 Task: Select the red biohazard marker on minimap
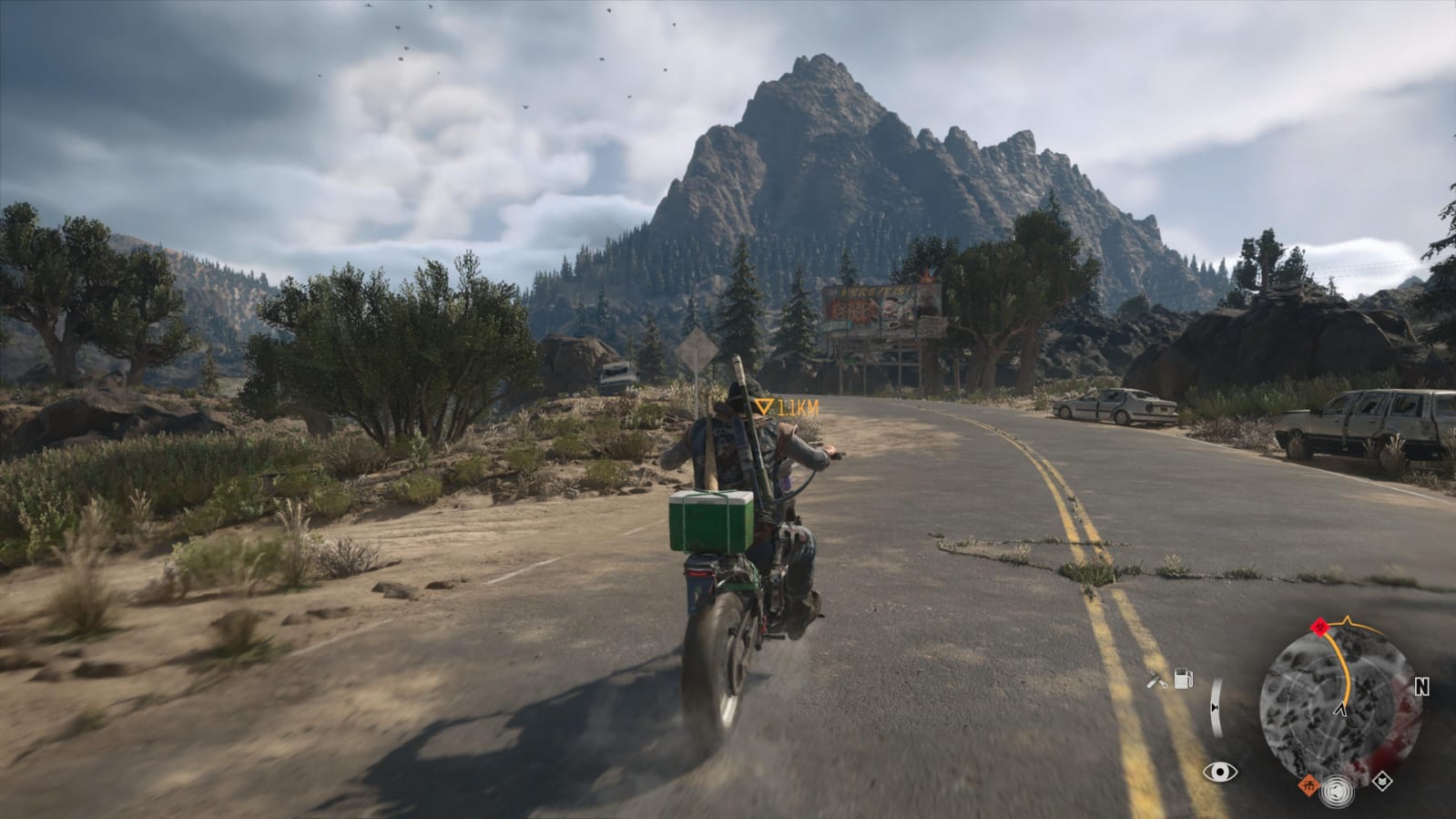[x=1319, y=627]
